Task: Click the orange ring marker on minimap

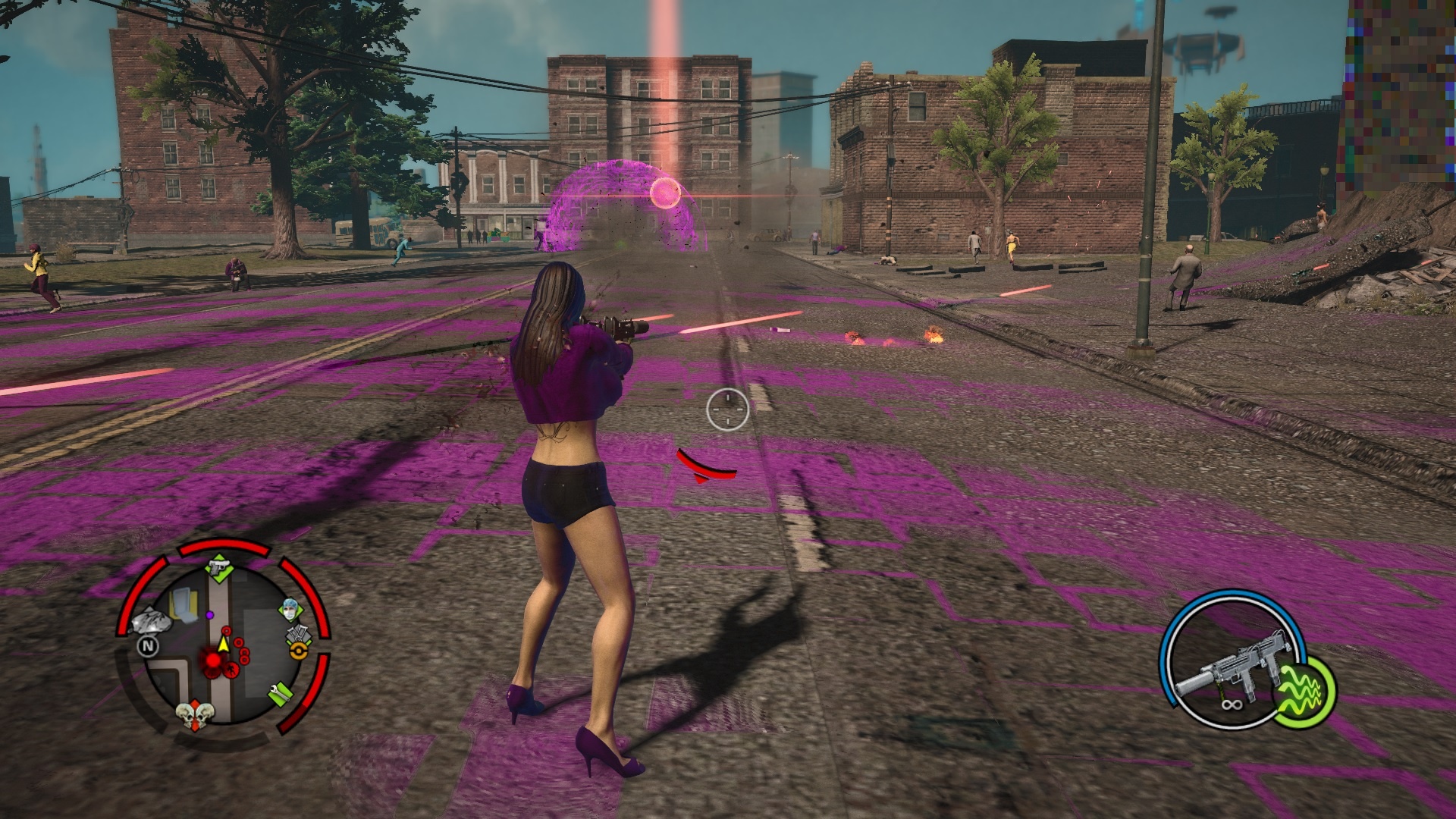Action: click(x=299, y=651)
